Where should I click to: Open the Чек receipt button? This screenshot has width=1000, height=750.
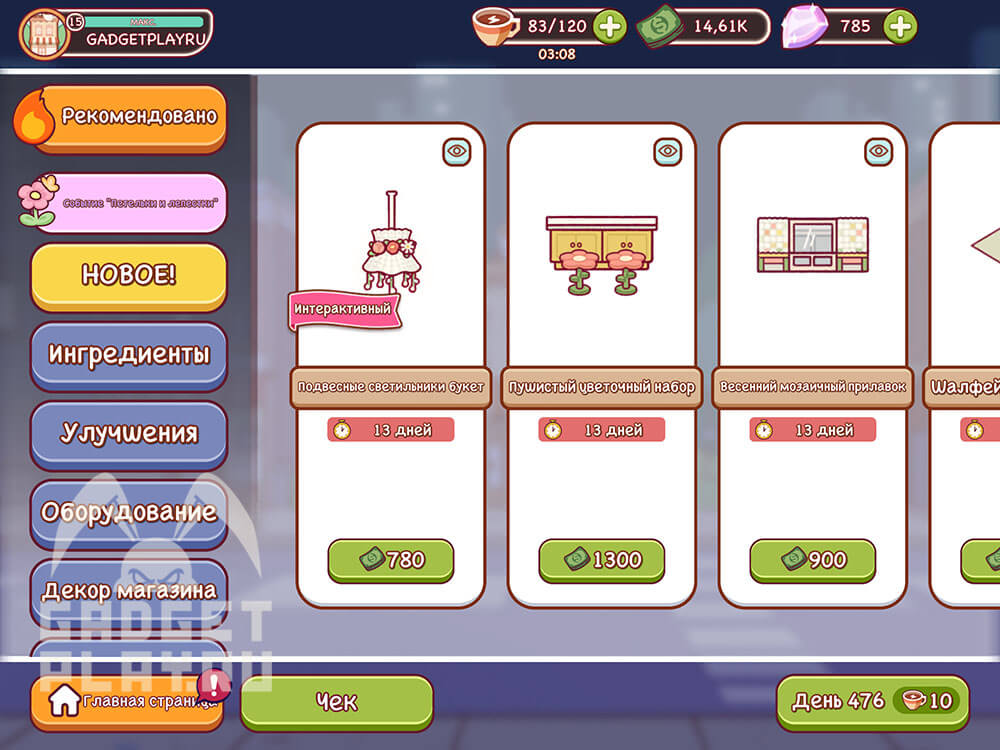[336, 702]
